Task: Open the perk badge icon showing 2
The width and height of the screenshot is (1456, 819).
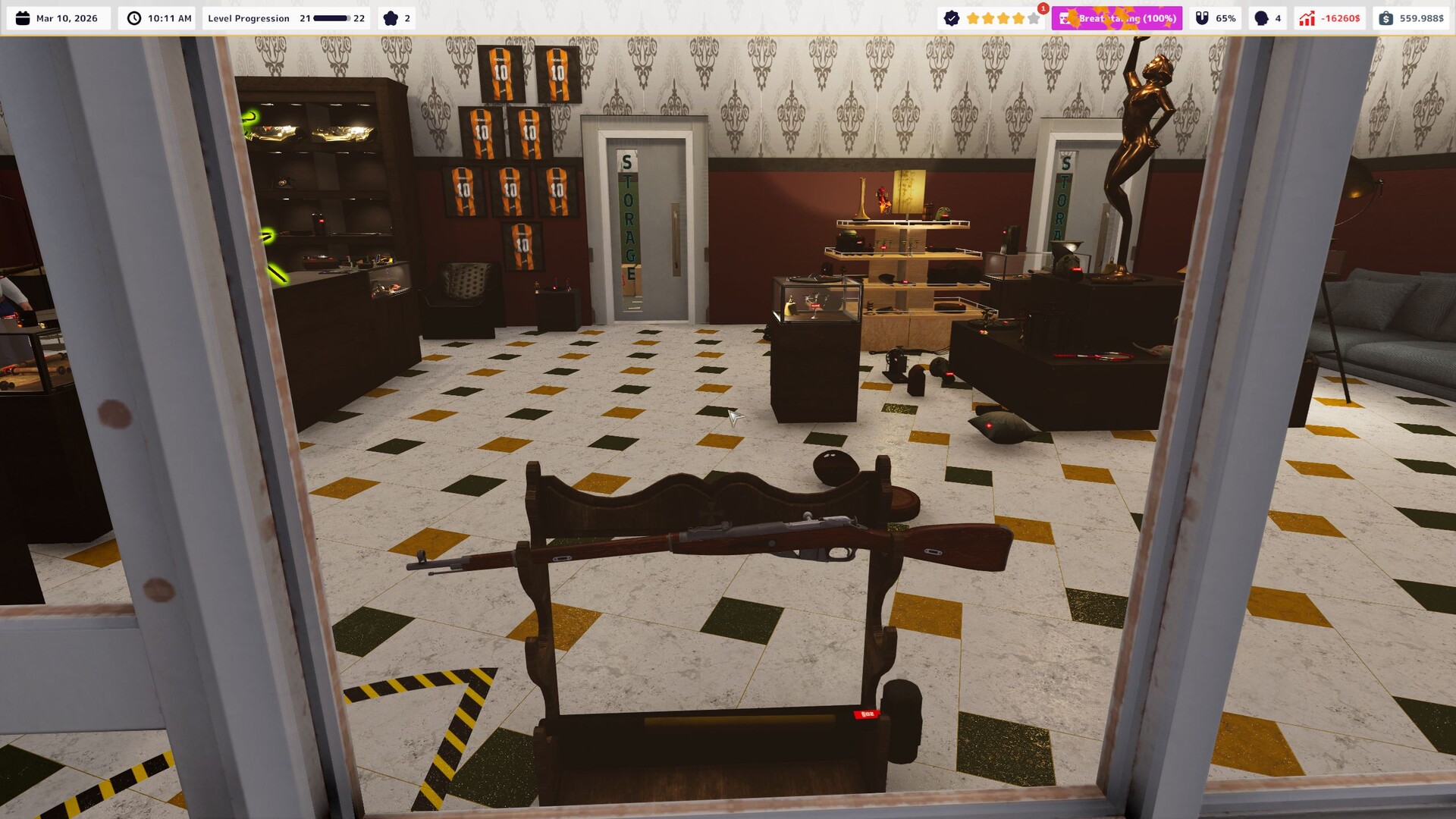Action: [389, 17]
